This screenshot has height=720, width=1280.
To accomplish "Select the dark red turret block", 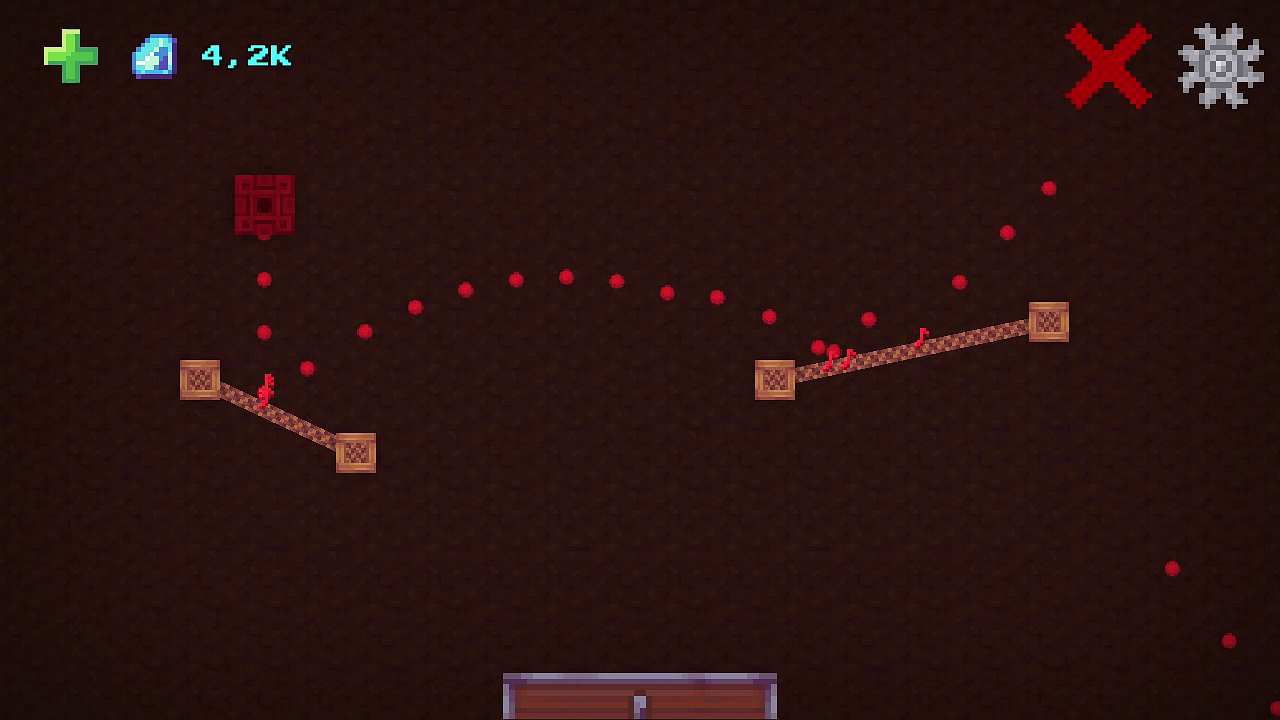I will [x=265, y=206].
